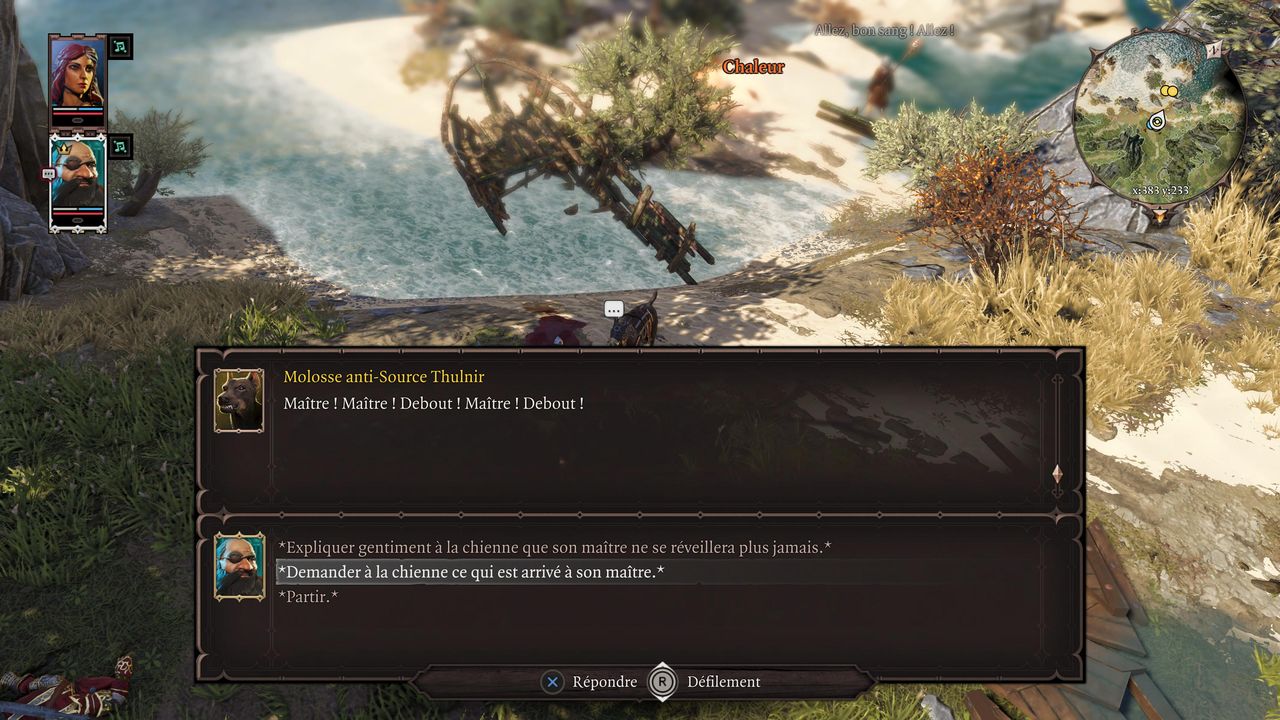Click the dialogue scroll arrows in speech panel
1280x720 pixels.
pos(1057,474)
